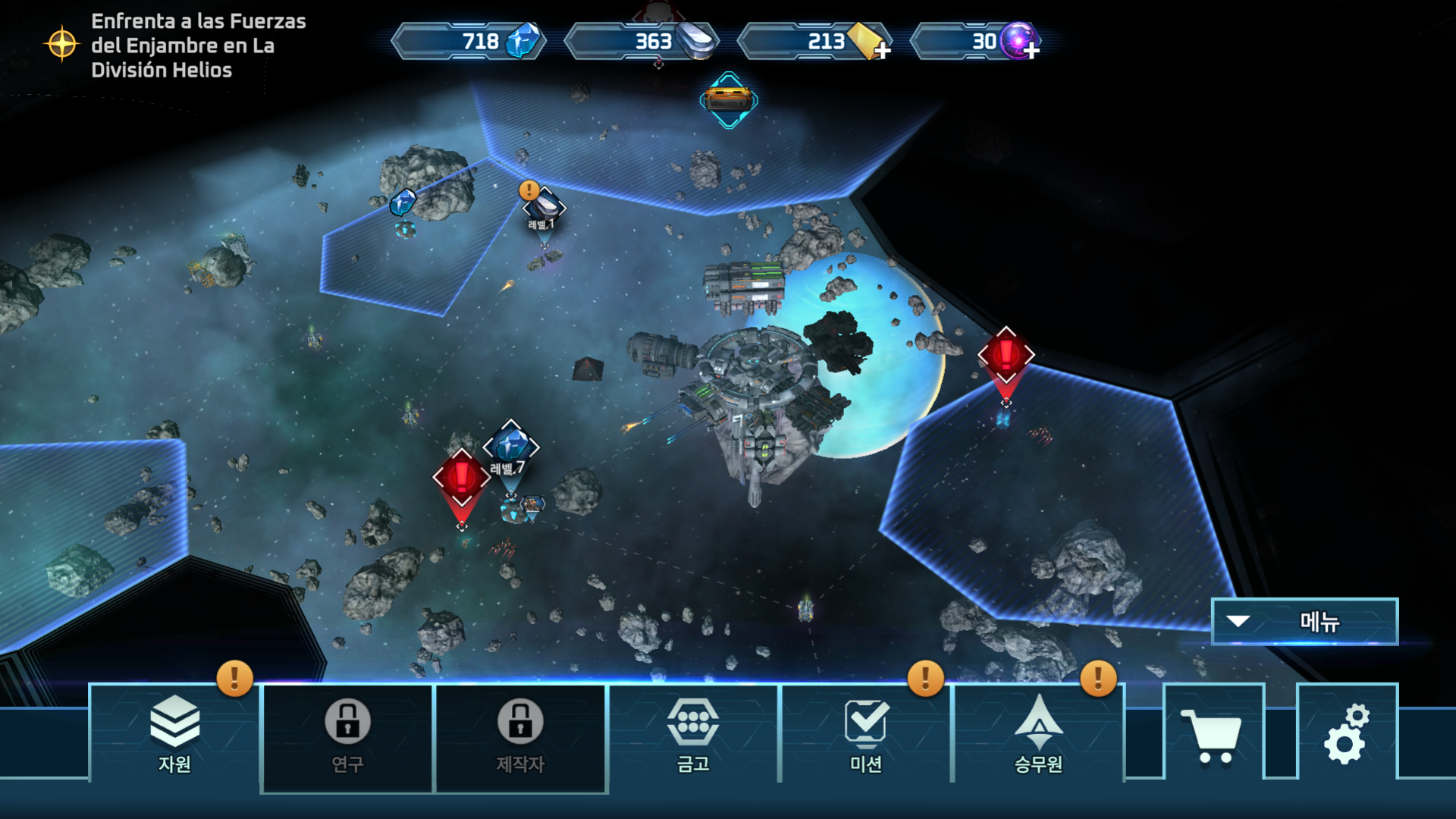Select the 레벨.1 metal resource marker
This screenshot has height=819, width=1456.
tap(544, 206)
